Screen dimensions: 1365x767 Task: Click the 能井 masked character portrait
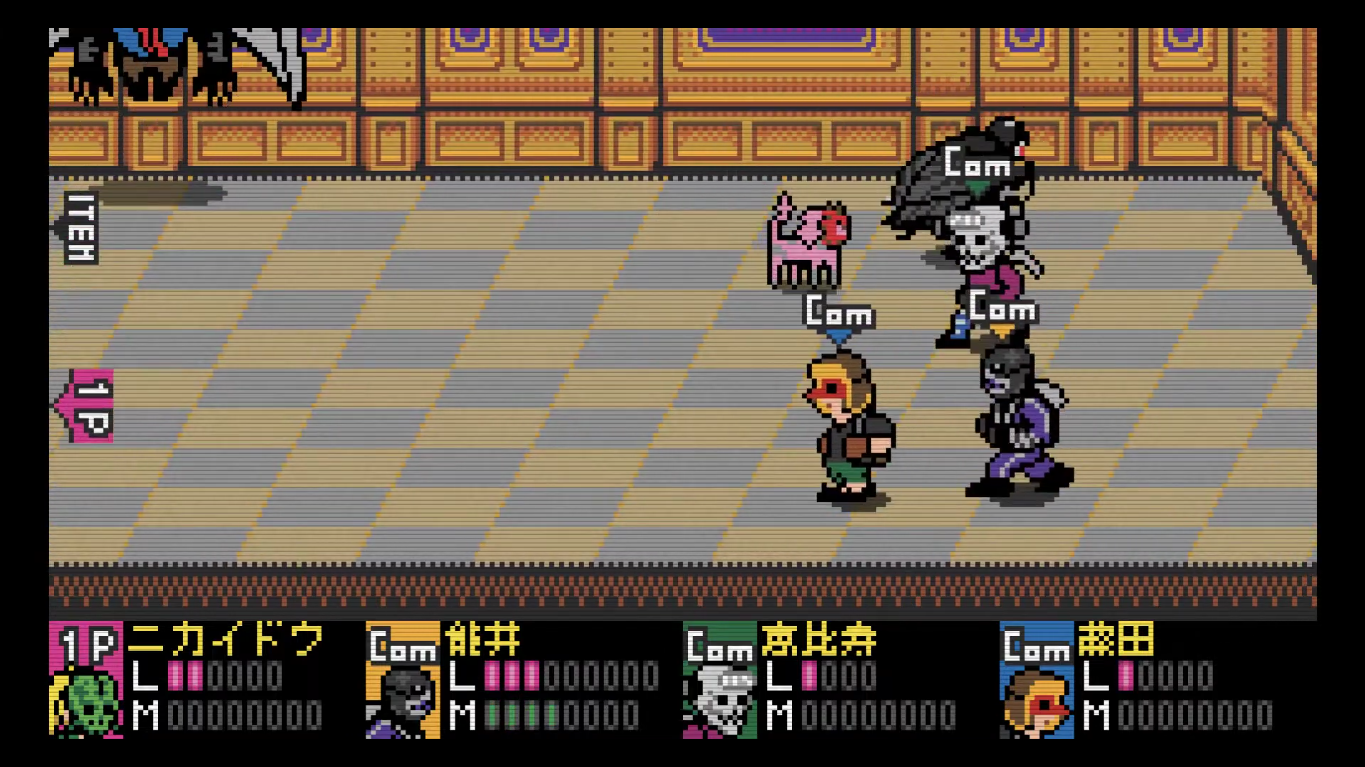(403, 702)
